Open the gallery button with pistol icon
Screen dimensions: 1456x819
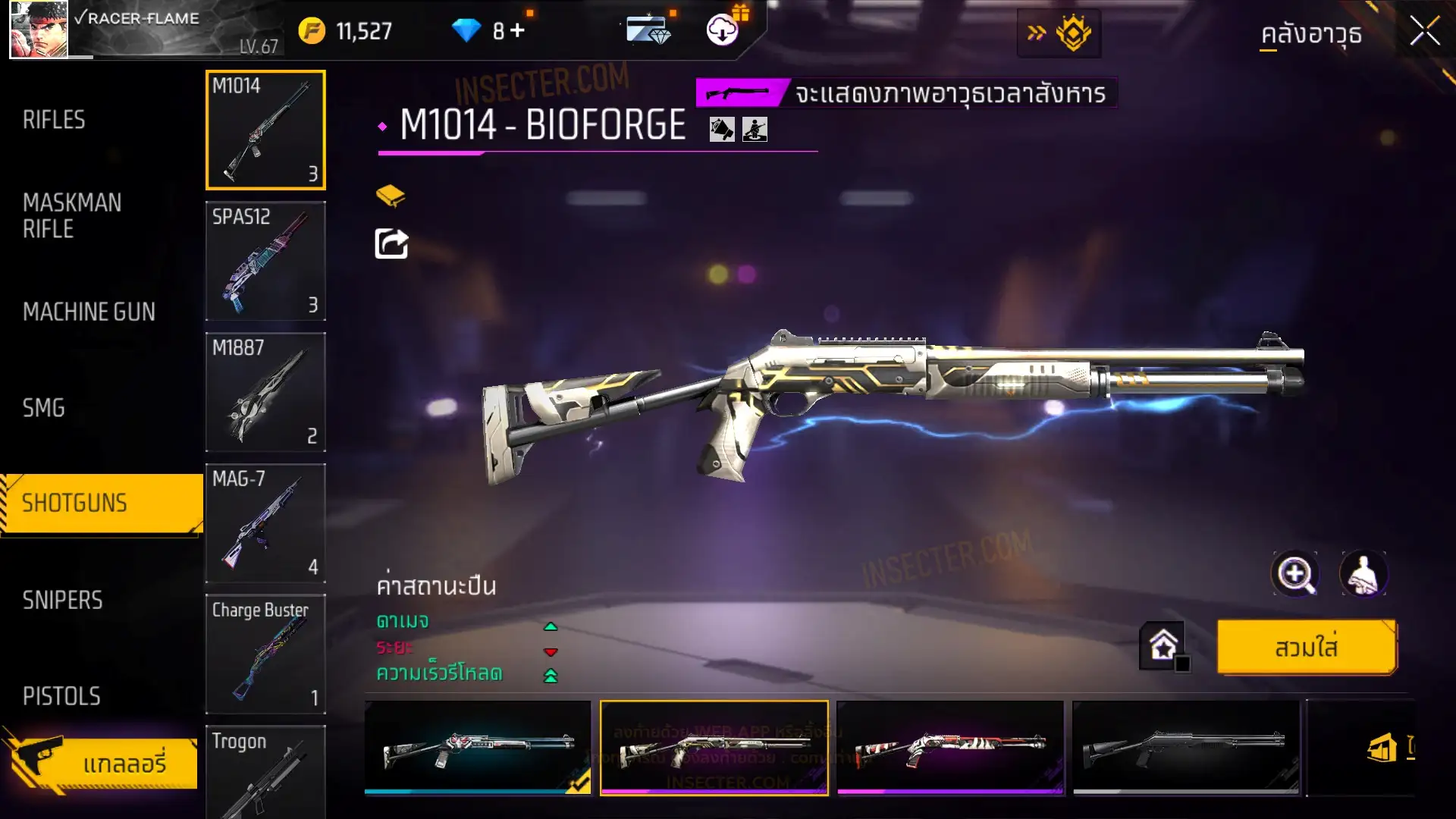[102, 762]
